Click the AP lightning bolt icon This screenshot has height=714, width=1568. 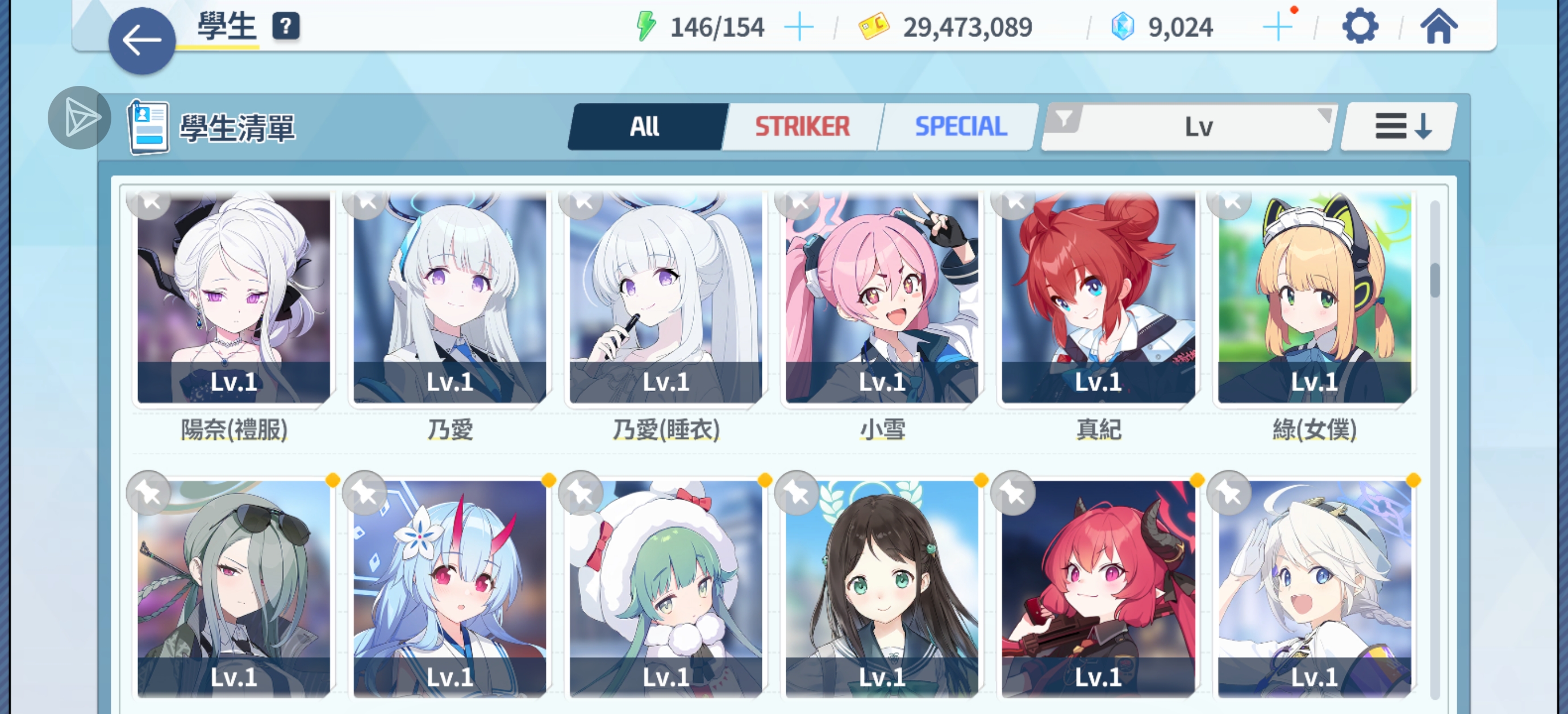click(x=647, y=26)
